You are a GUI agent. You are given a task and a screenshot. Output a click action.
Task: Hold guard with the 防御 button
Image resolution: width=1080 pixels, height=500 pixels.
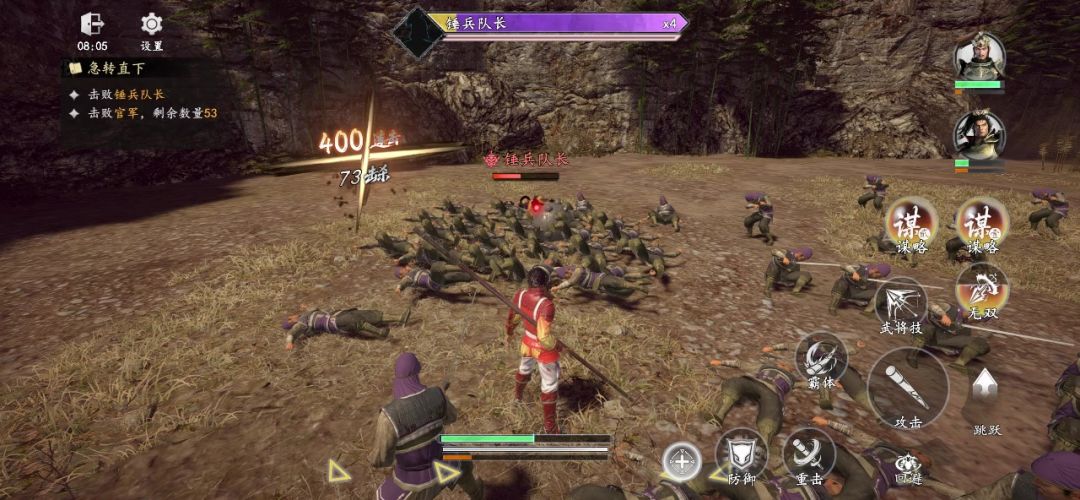point(741,453)
